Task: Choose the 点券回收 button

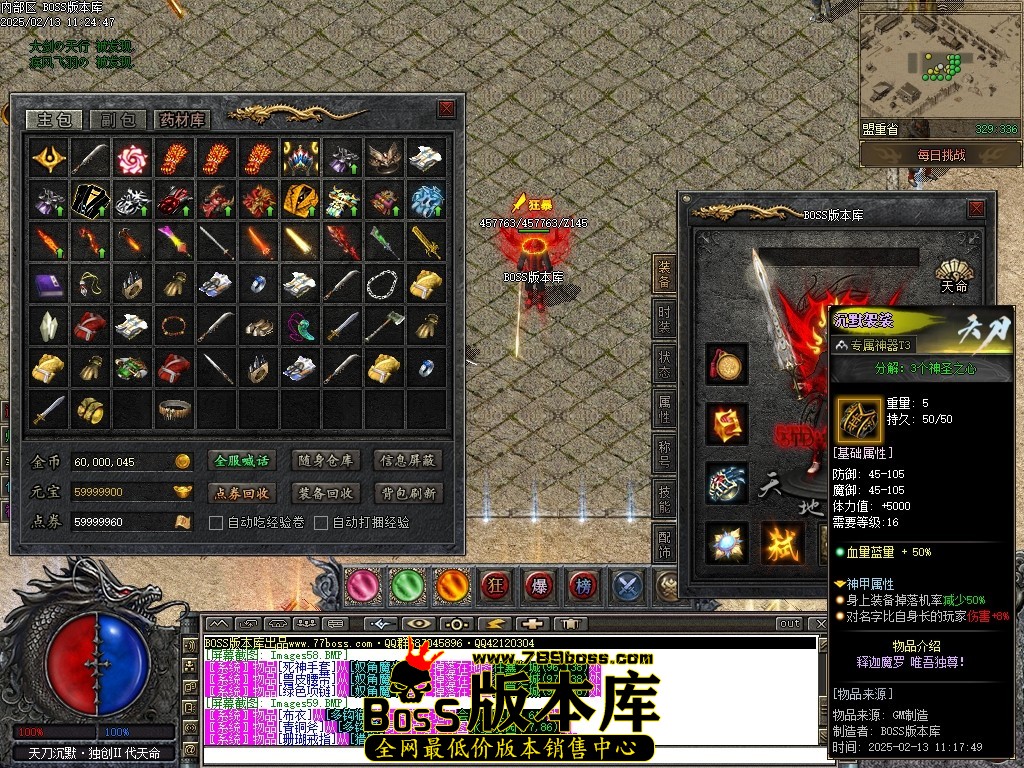Action: [x=241, y=493]
